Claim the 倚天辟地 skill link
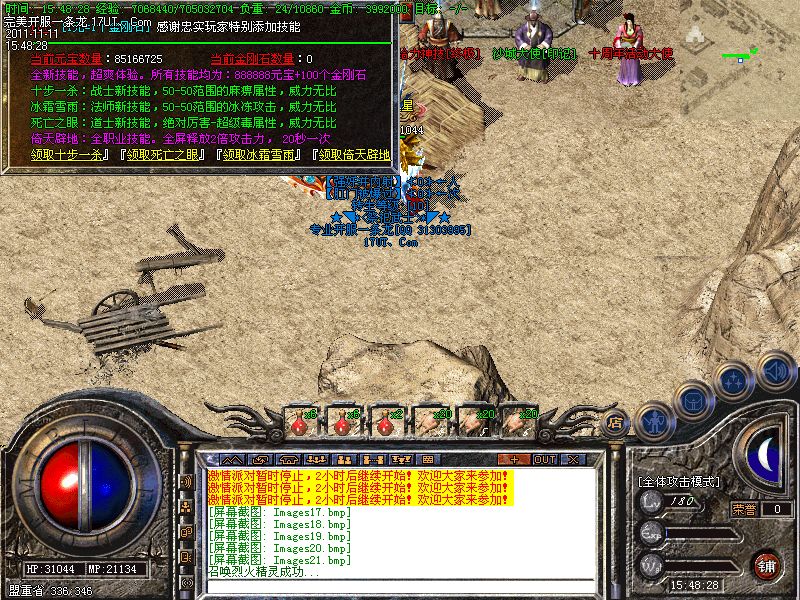800x600 pixels. pyautogui.click(x=351, y=155)
